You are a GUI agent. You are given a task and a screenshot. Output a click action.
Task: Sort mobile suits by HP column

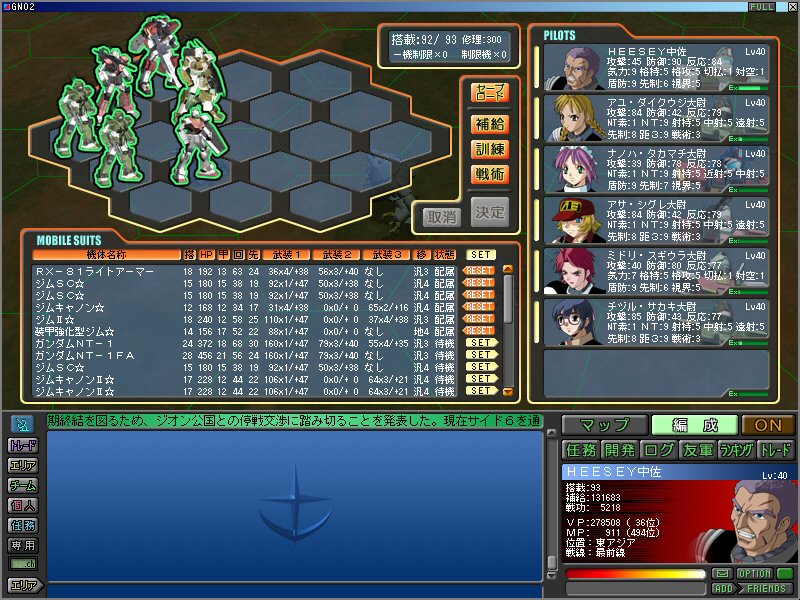coord(206,255)
